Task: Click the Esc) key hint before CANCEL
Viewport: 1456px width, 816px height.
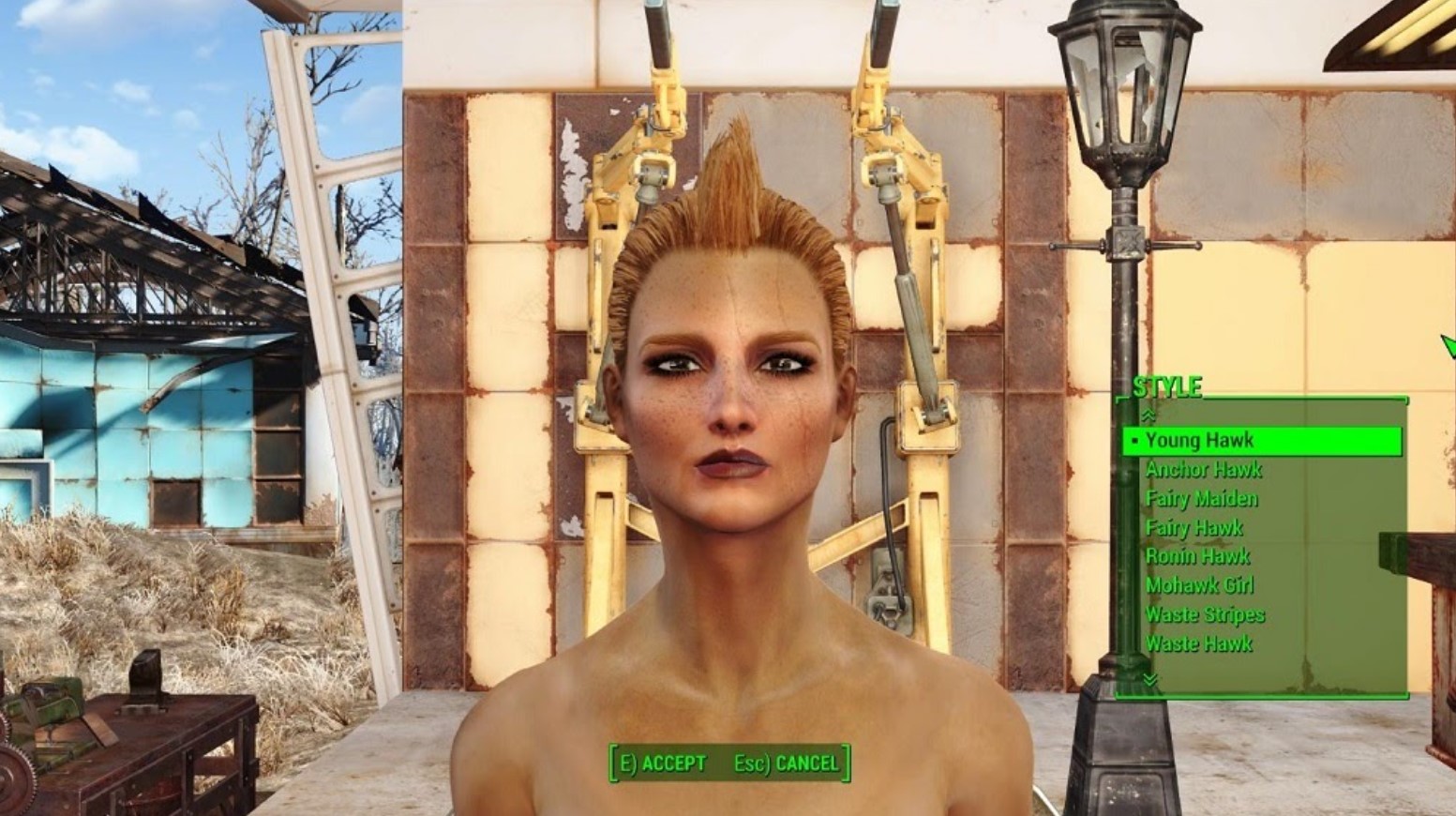Action: pyautogui.click(x=751, y=763)
